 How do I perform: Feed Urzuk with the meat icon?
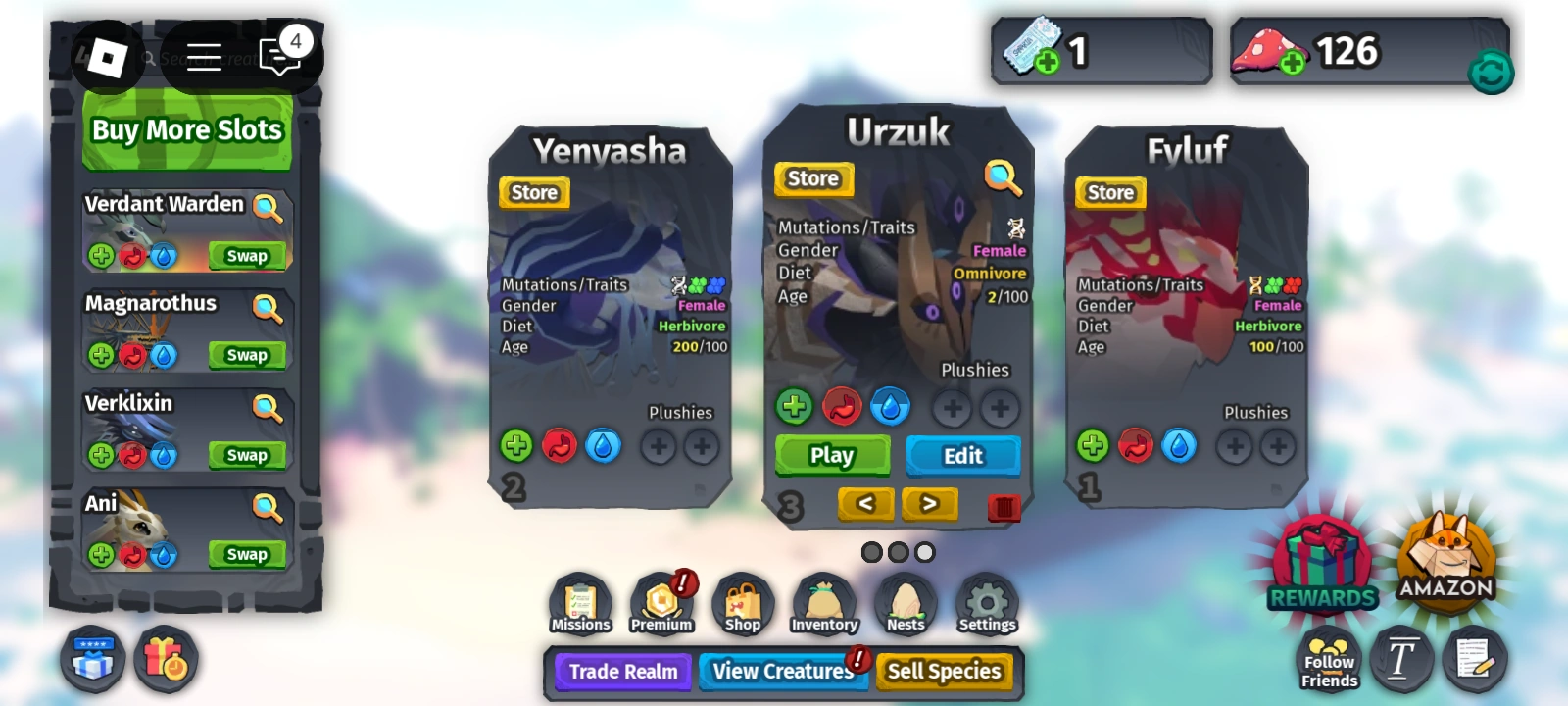[x=842, y=406]
